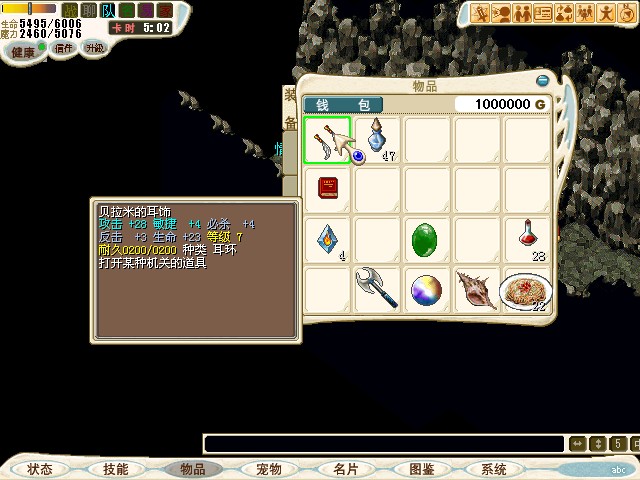The height and width of the screenshot is (480, 640).
Task: Click the 升級 level-up button
Action: coord(94,48)
